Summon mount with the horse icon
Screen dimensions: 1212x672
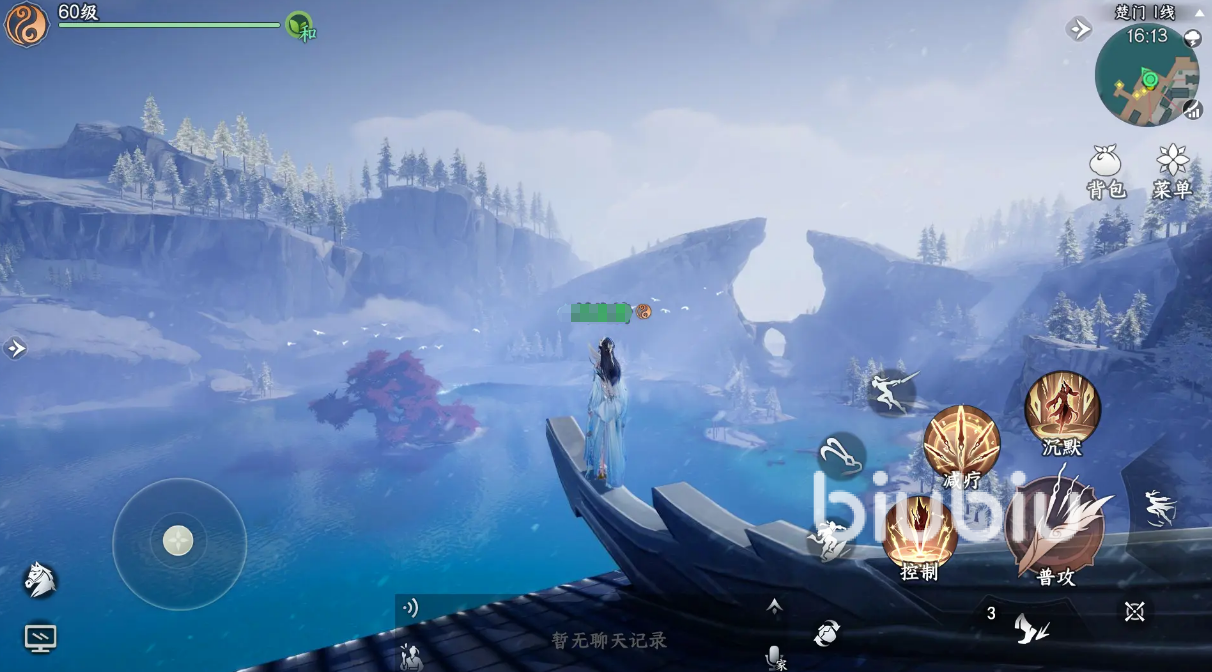[40, 579]
